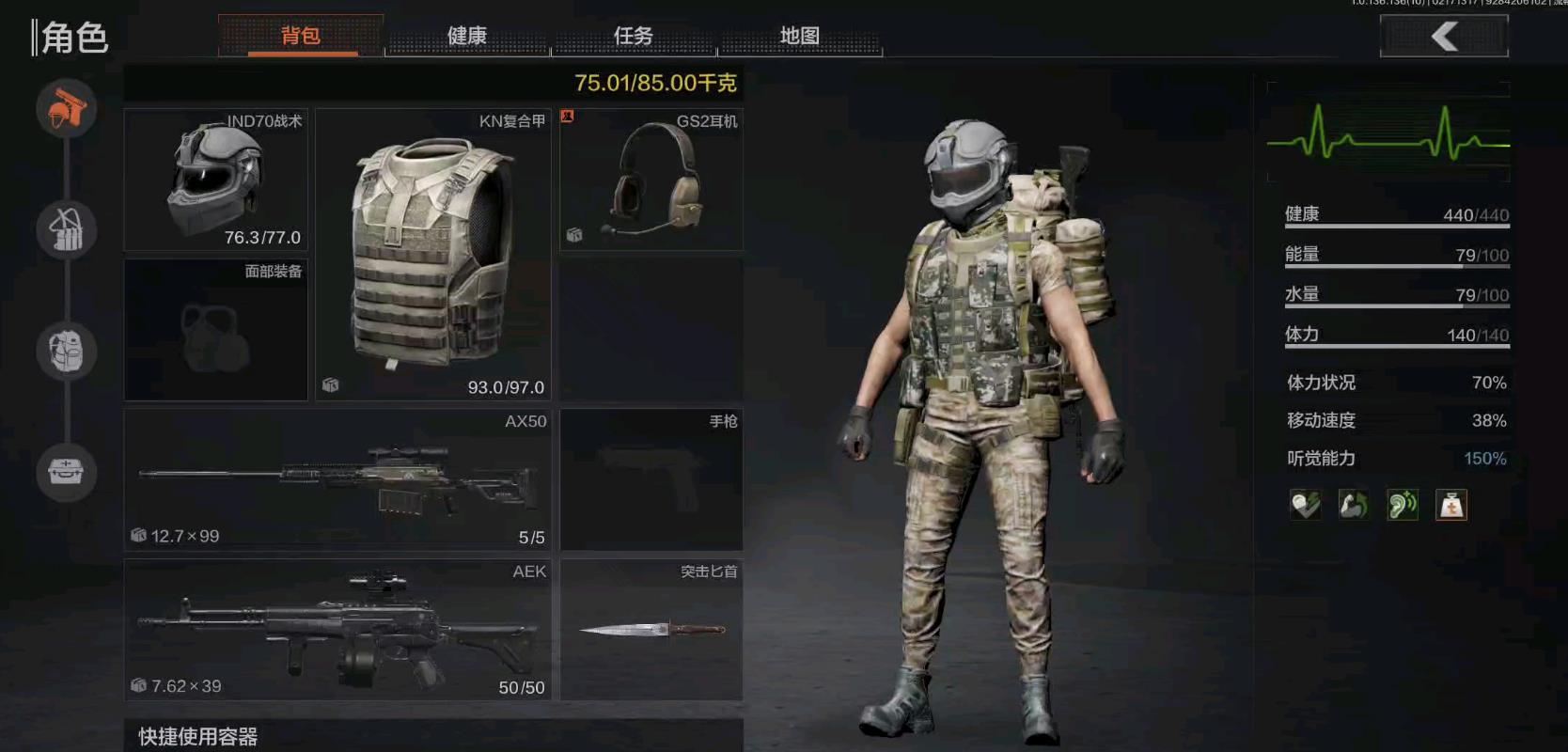Click the 突击匕首 dagger item
The height and width of the screenshot is (752, 1568).
coord(651,628)
